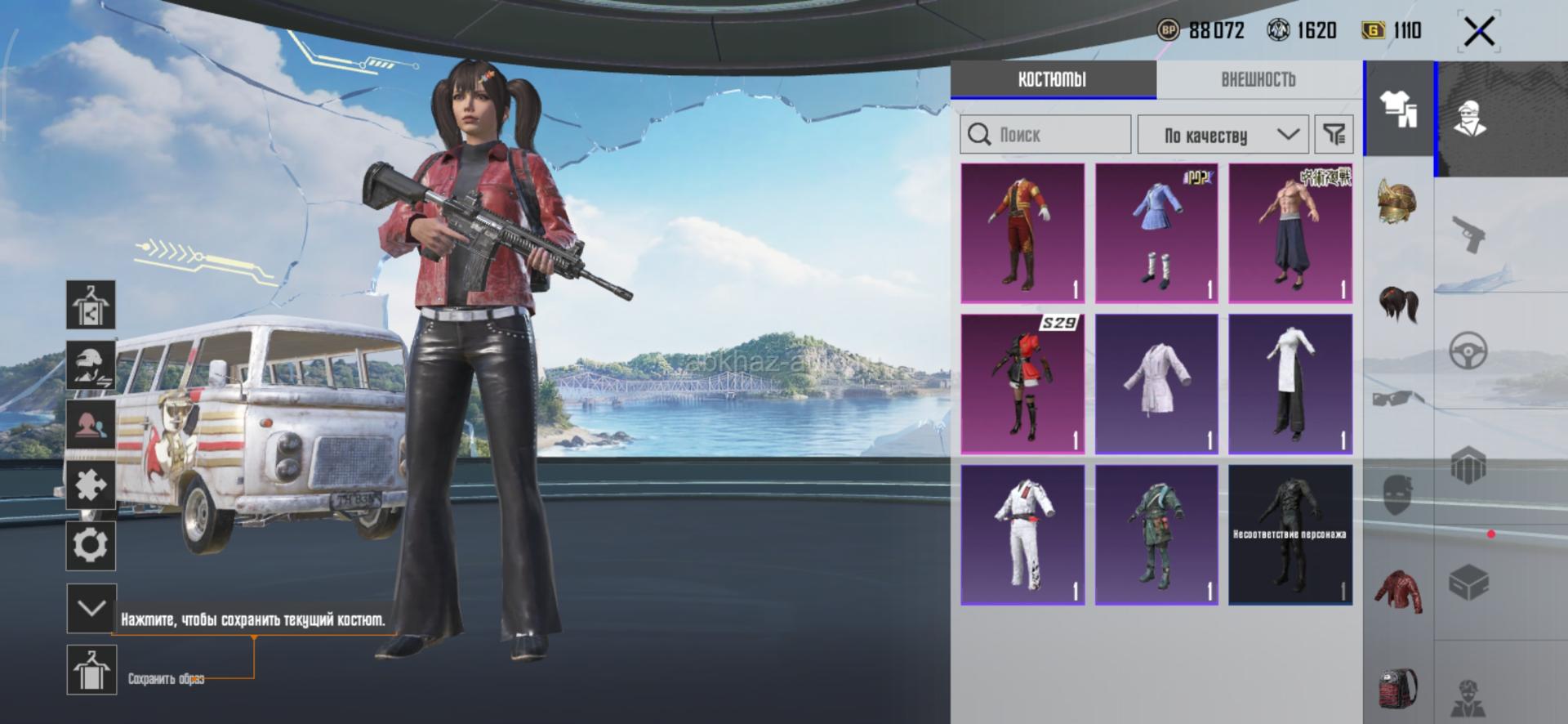The height and width of the screenshot is (724, 1568).
Task: Open the golden helmet category
Action: (1398, 202)
